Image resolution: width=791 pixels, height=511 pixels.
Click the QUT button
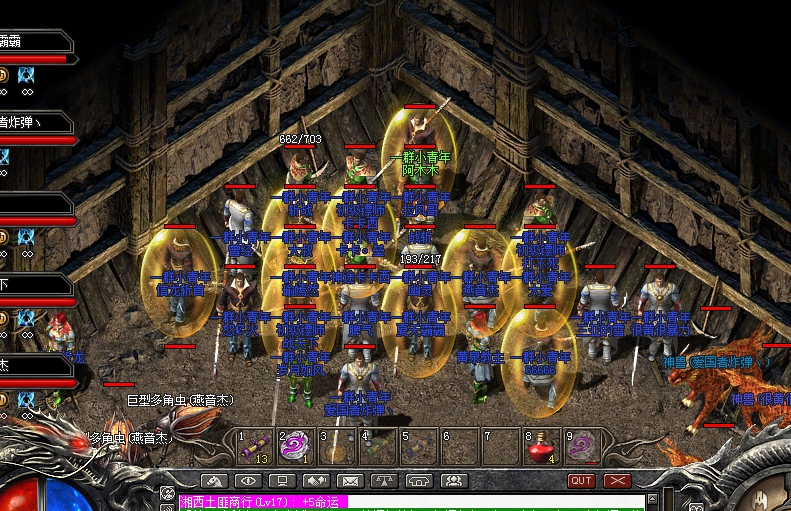581,481
